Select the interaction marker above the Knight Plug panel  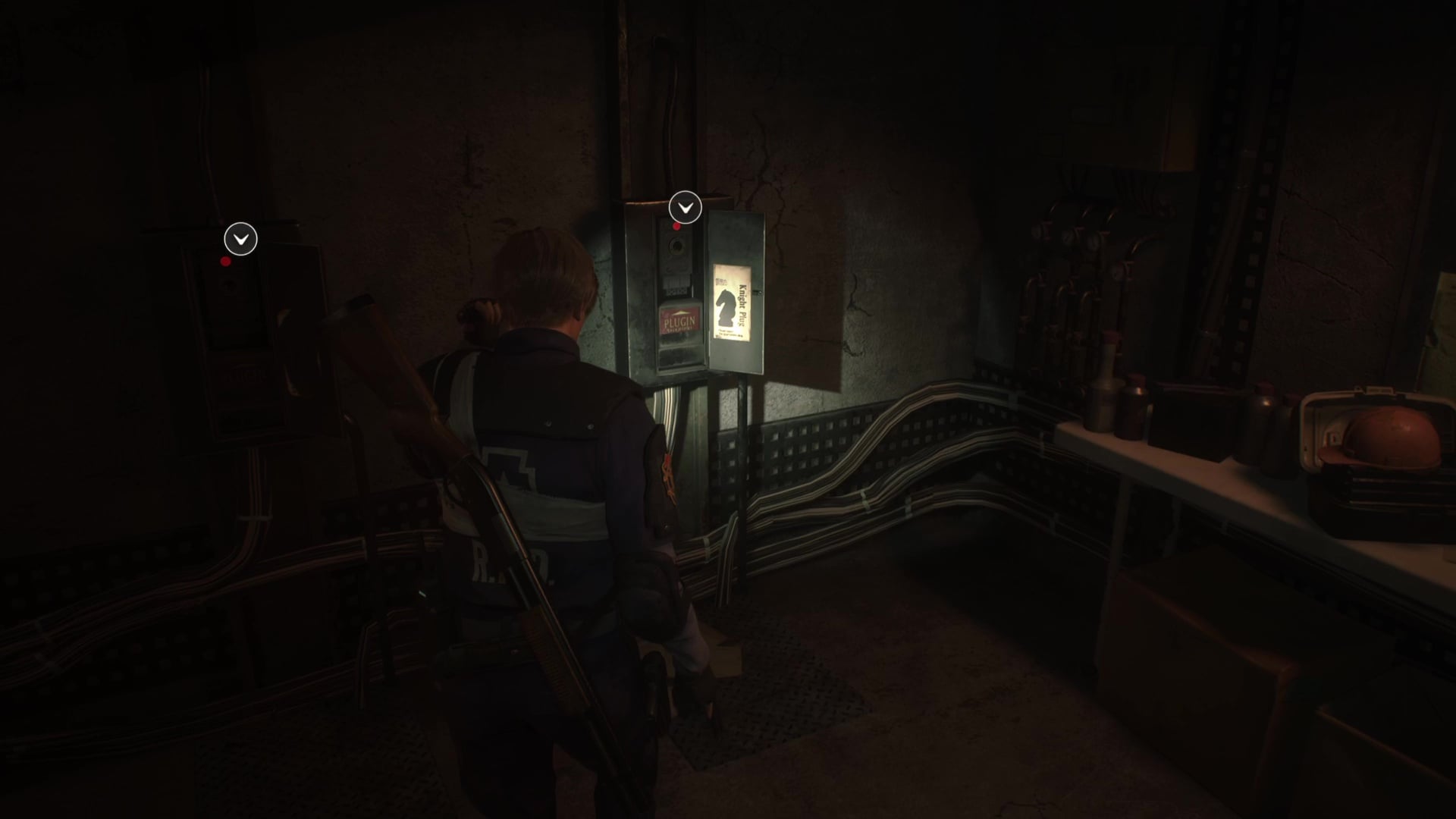(685, 207)
